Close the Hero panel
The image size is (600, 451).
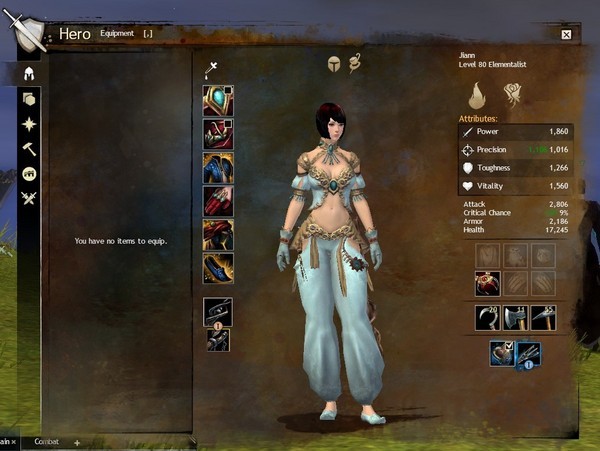[566, 34]
